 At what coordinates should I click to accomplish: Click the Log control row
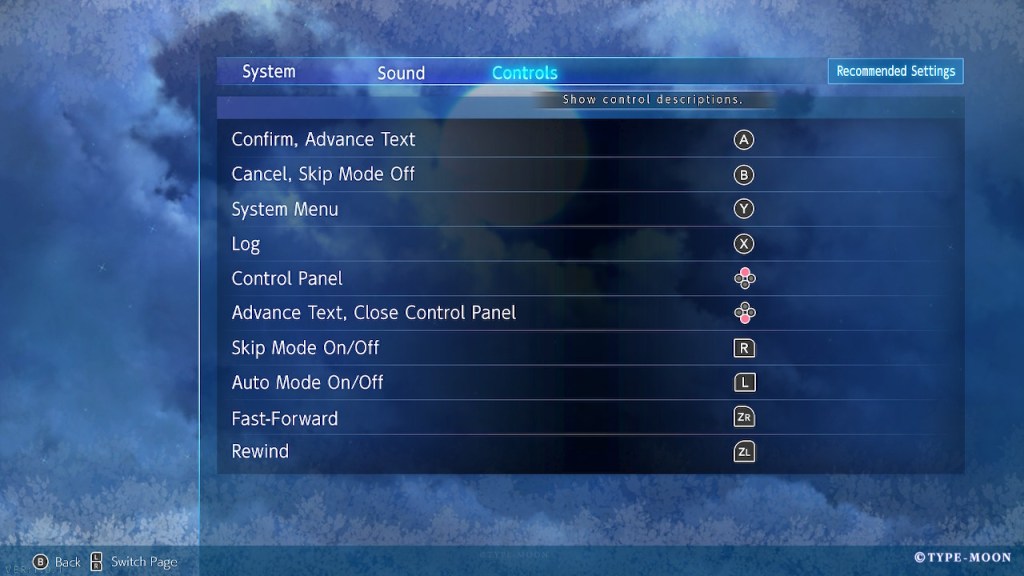(590, 244)
